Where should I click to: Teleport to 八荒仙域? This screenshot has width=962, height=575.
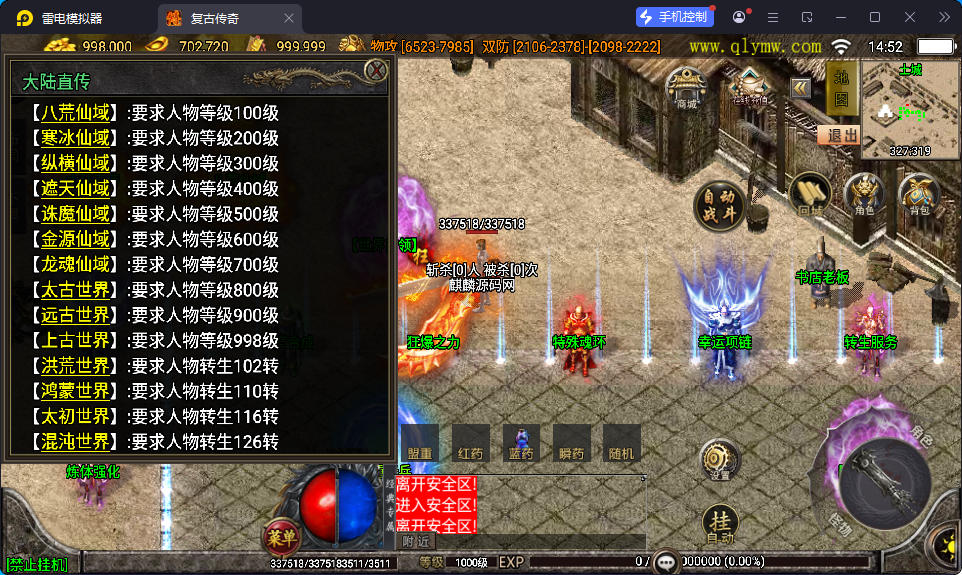coord(75,113)
